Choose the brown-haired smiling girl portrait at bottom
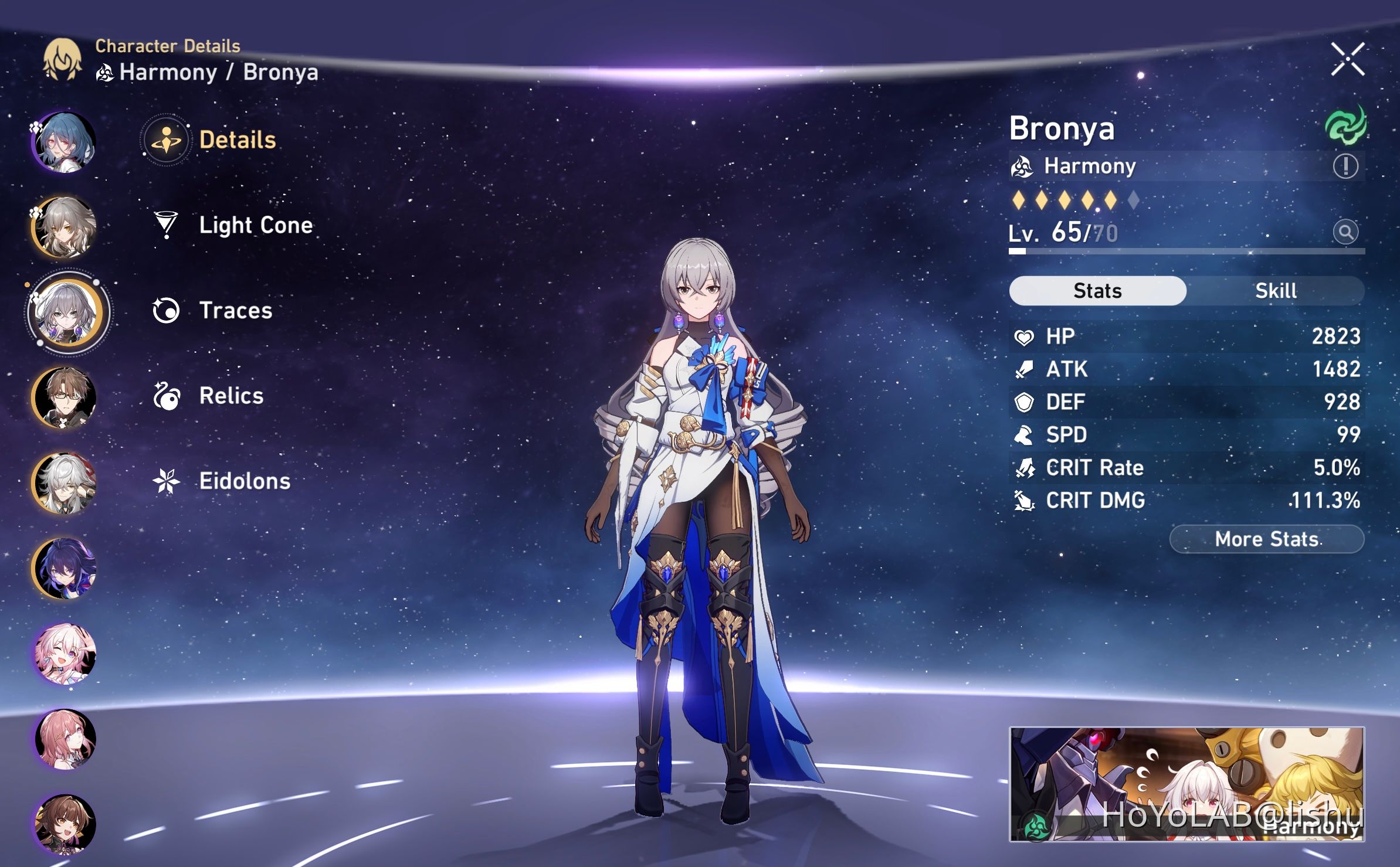The width and height of the screenshot is (1400, 867). click(65, 823)
